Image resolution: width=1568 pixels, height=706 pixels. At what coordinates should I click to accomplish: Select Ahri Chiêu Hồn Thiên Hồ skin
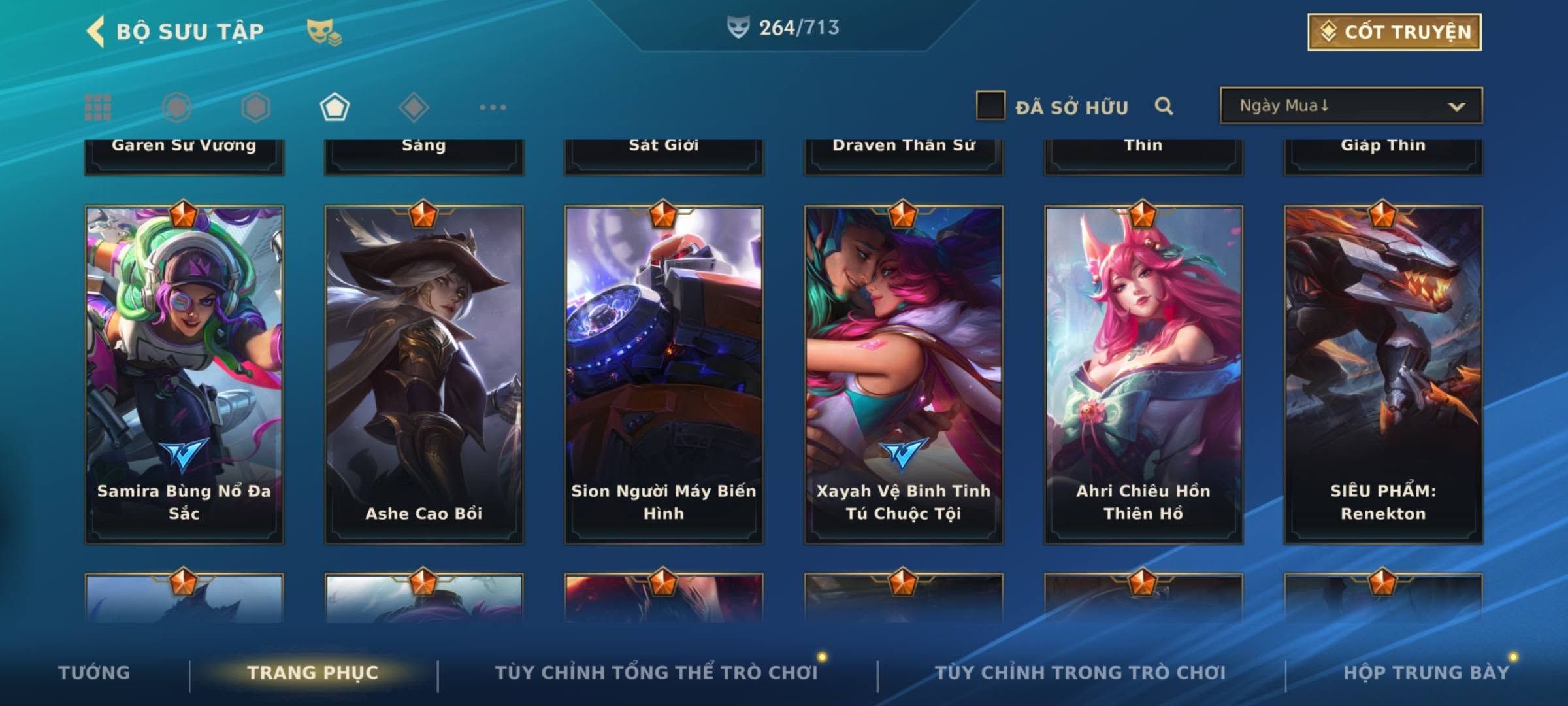pos(1143,374)
